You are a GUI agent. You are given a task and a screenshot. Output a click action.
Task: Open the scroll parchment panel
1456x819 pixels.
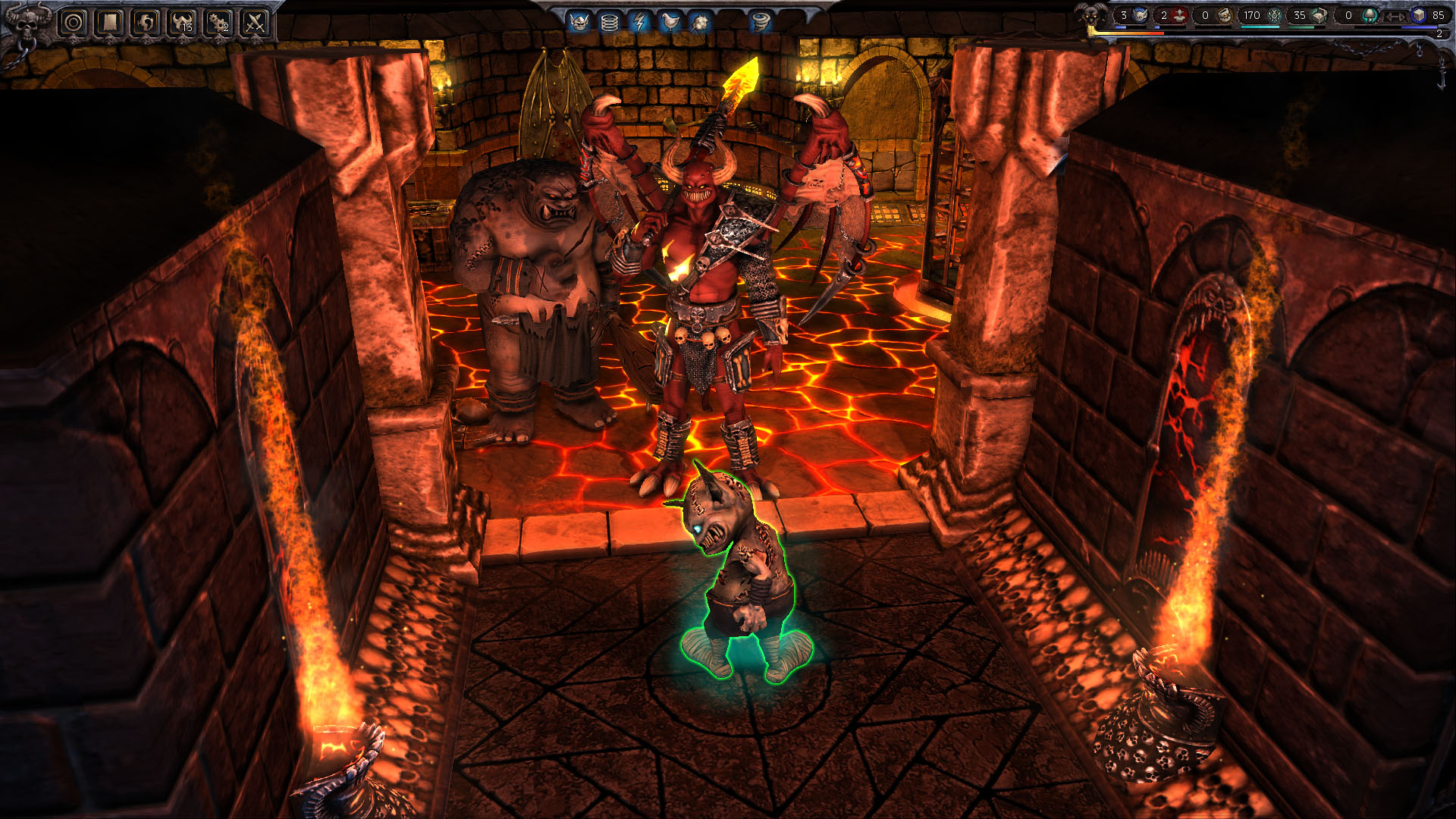[x=110, y=22]
